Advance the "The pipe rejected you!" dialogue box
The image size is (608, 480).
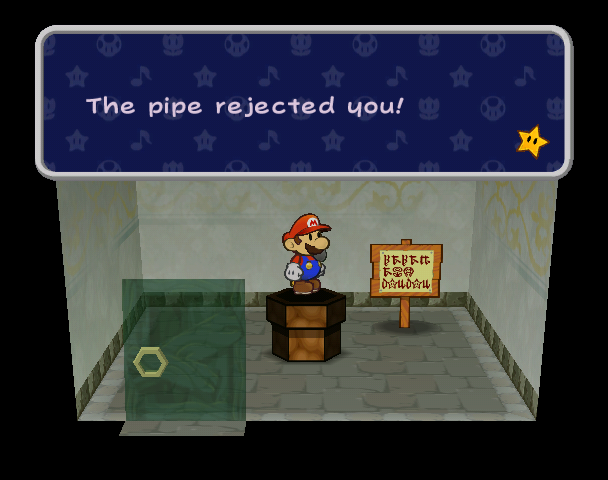point(303,103)
